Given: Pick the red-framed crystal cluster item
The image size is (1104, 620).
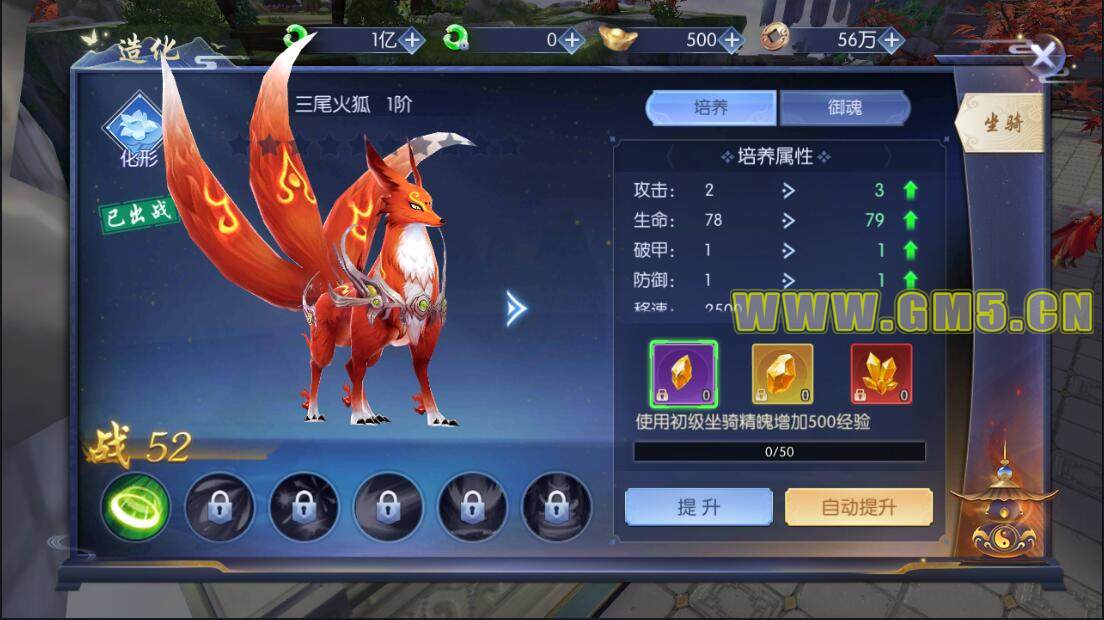Looking at the screenshot, I should pyautogui.click(x=881, y=374).
